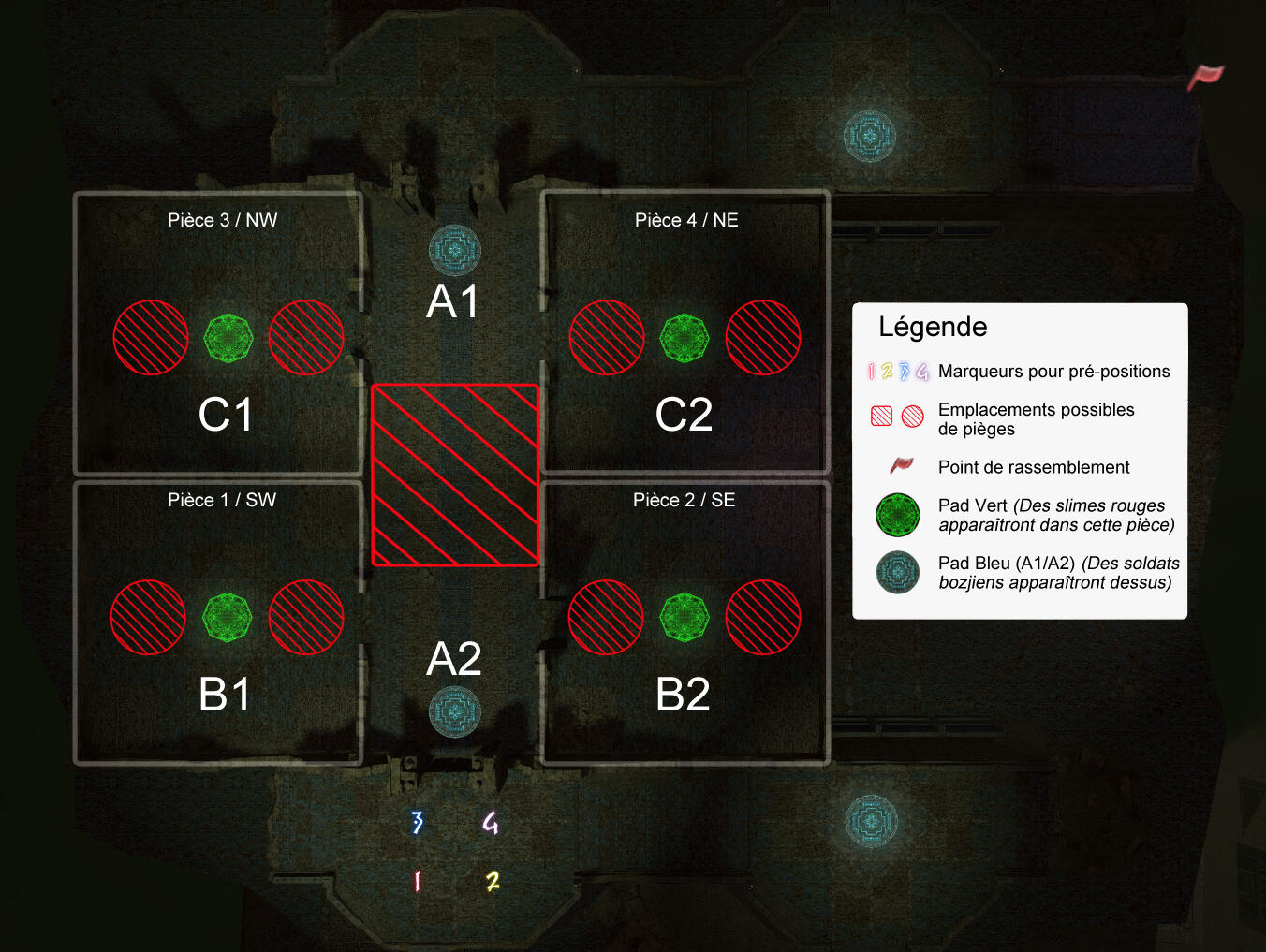Viewport: 1266px width, 952px height.
Task: Select the green pad in room C2
Action: click(685, 338)
